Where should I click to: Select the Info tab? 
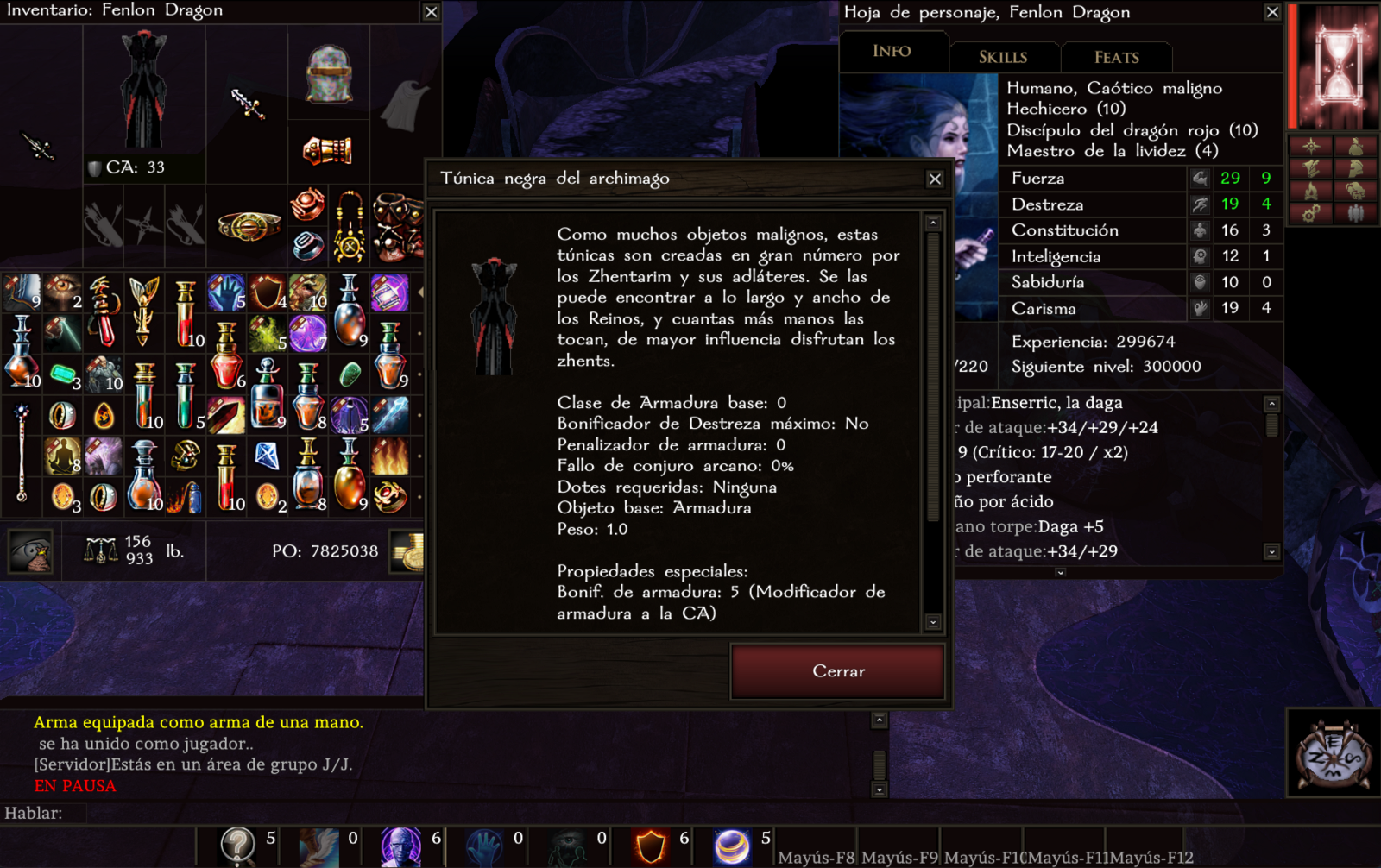[x=892, y=52]
